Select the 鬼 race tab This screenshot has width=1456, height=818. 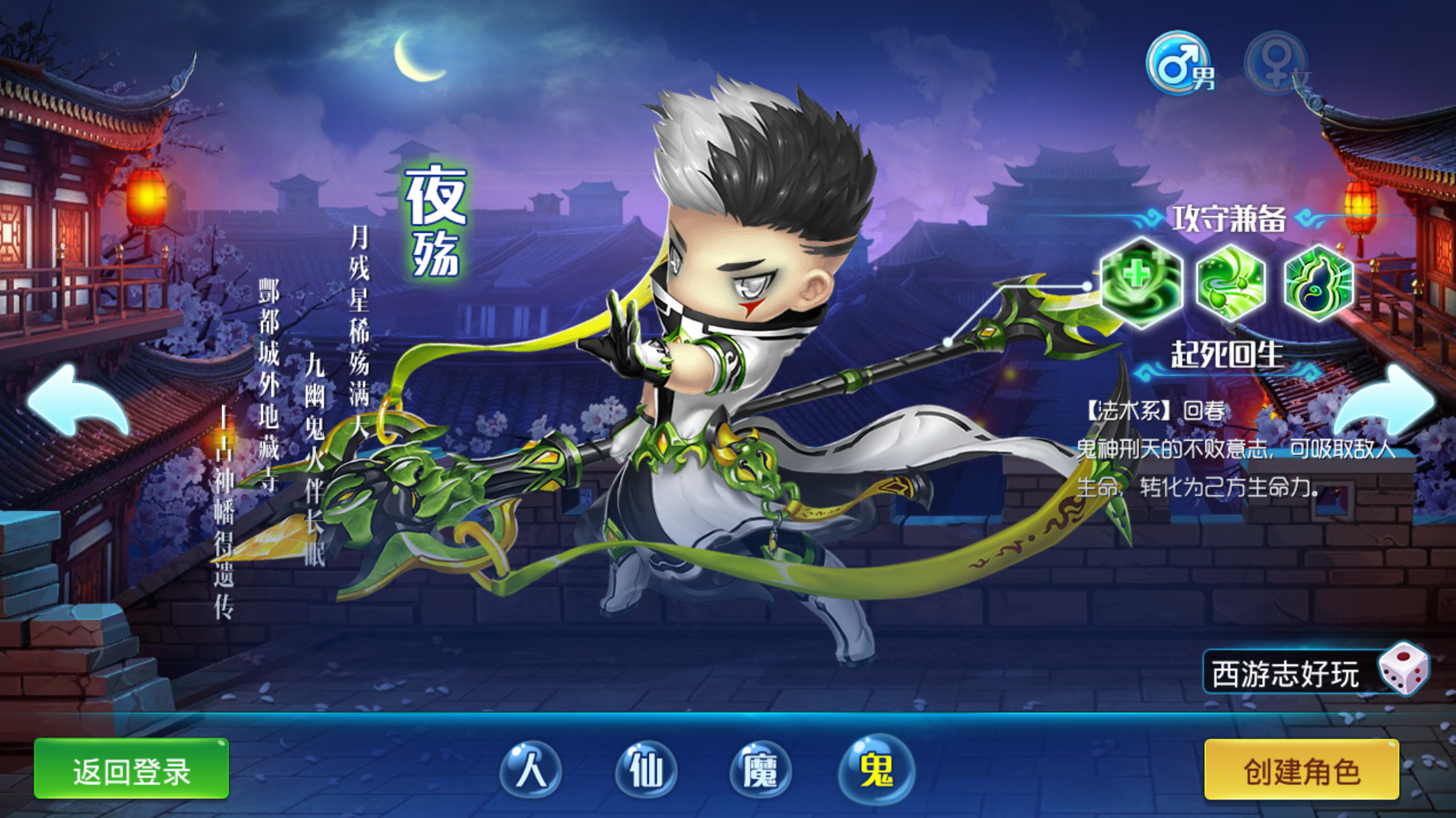coord(876,768)
